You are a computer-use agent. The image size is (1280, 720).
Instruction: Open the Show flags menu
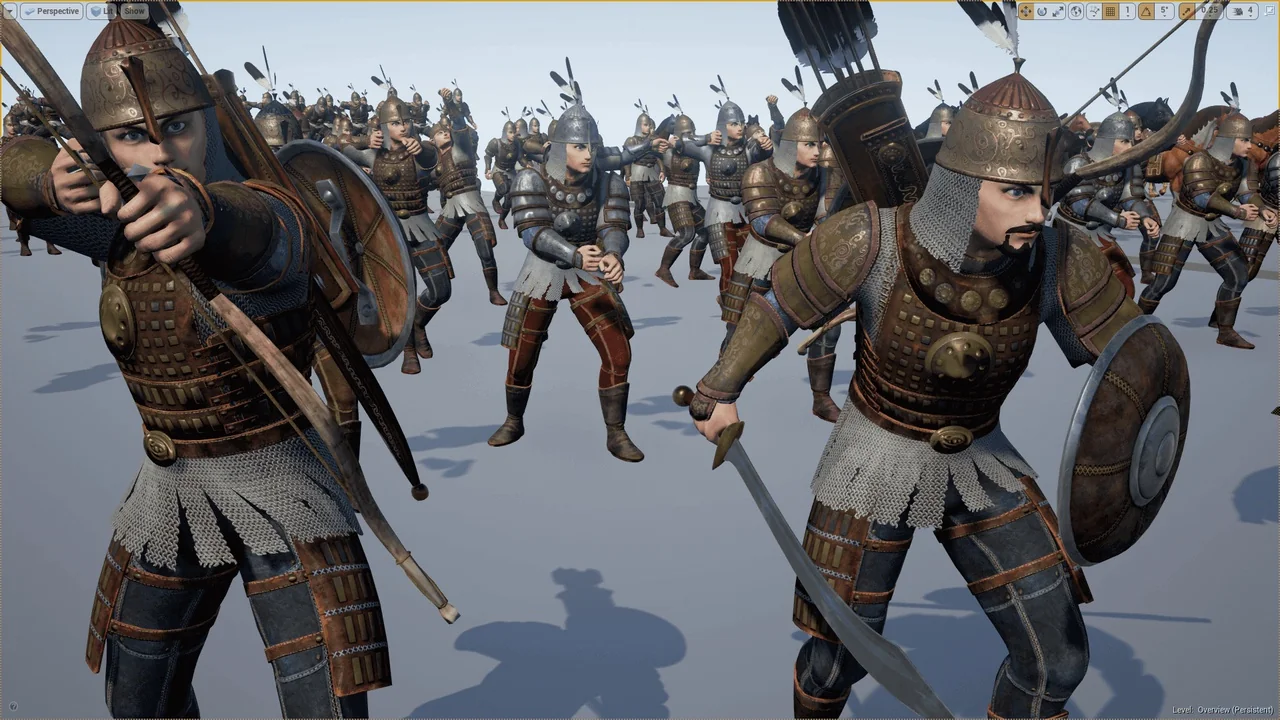[x=135, y=11]
